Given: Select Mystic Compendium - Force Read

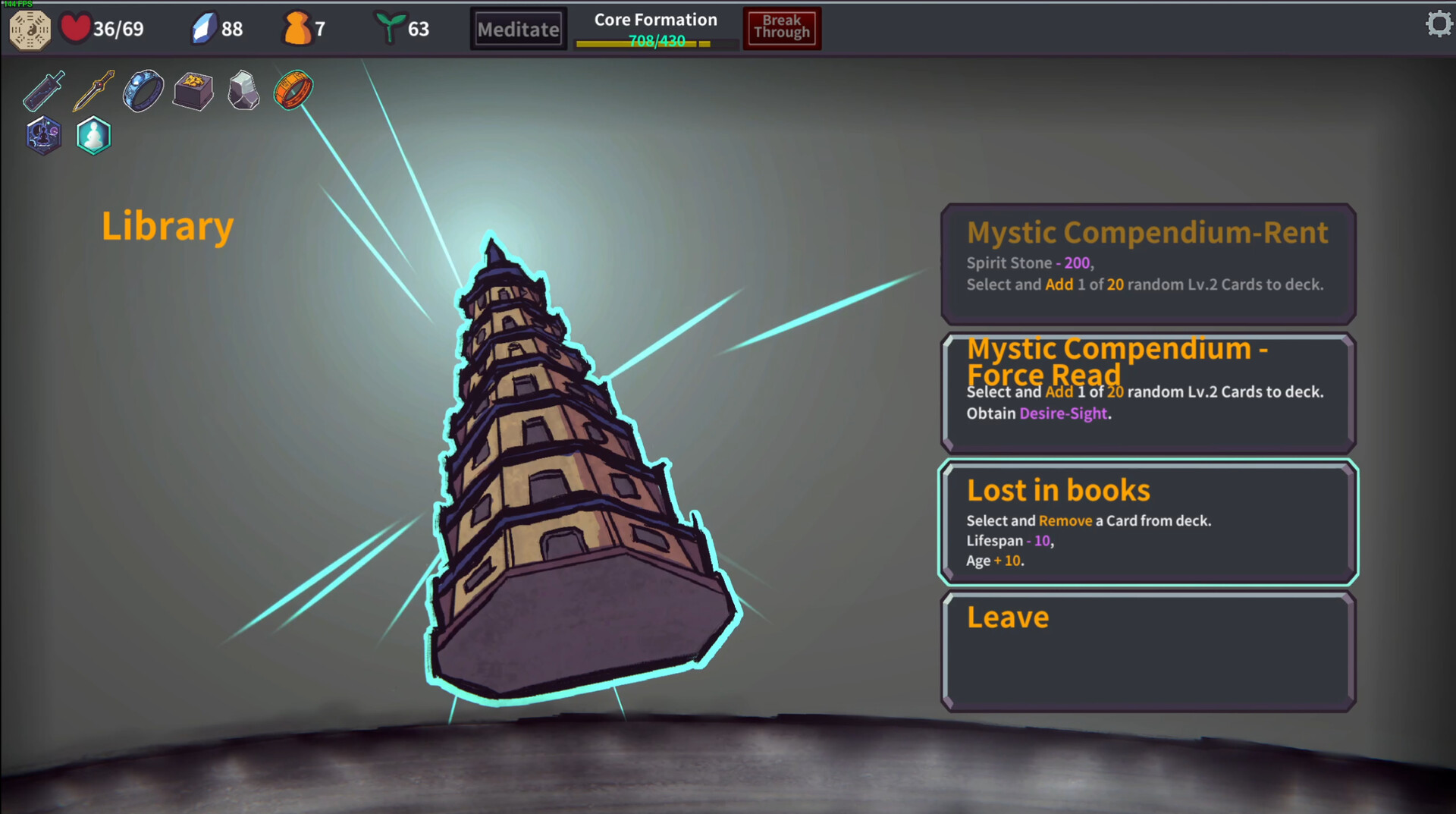Looking at the screenshot, I should click(x=1147, y=393).
